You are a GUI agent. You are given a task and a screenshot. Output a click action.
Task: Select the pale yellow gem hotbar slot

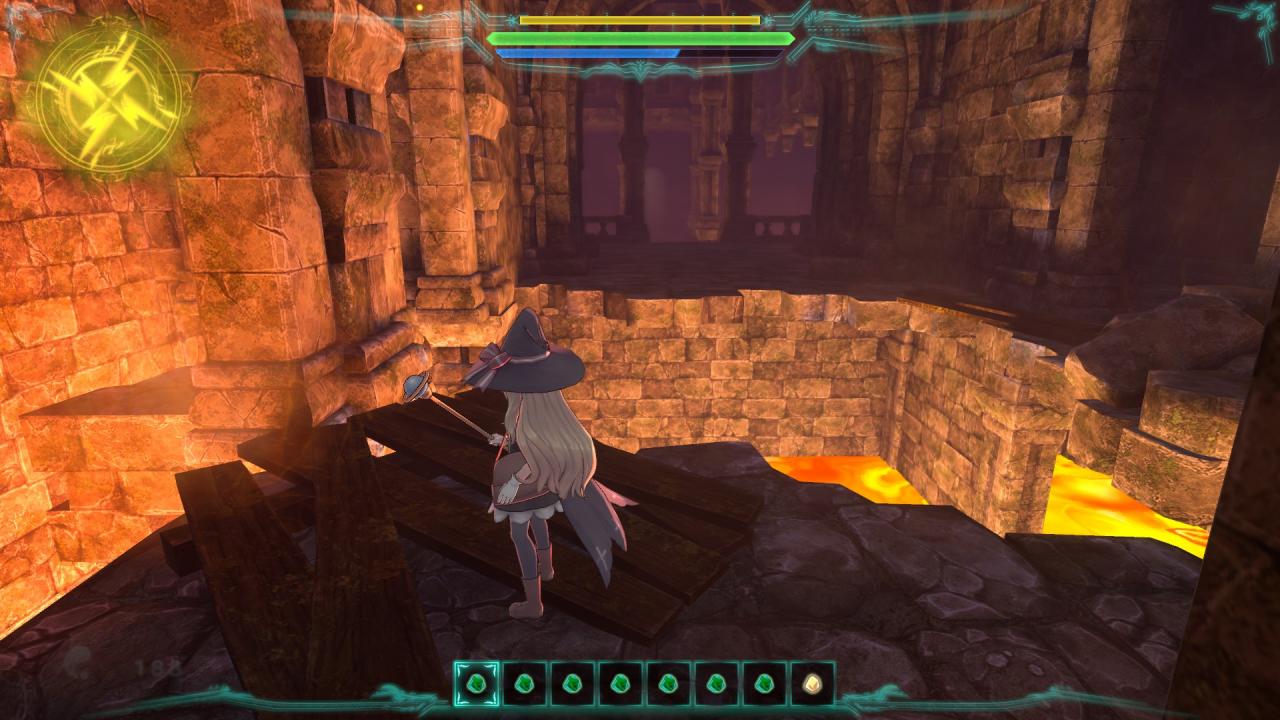pos(812,684)
